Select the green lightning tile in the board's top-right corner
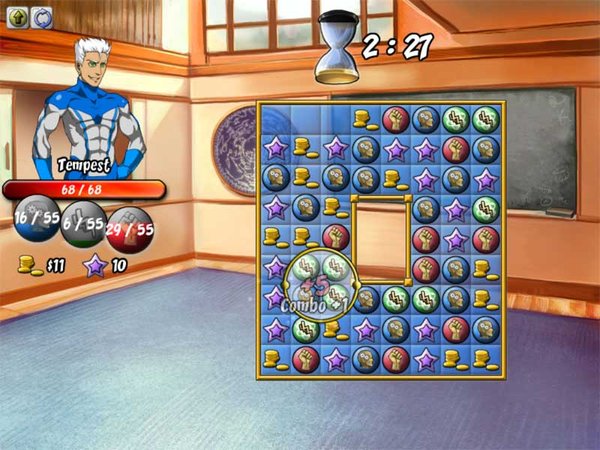This screenshot has height=450, width=600. click(486, 119)
